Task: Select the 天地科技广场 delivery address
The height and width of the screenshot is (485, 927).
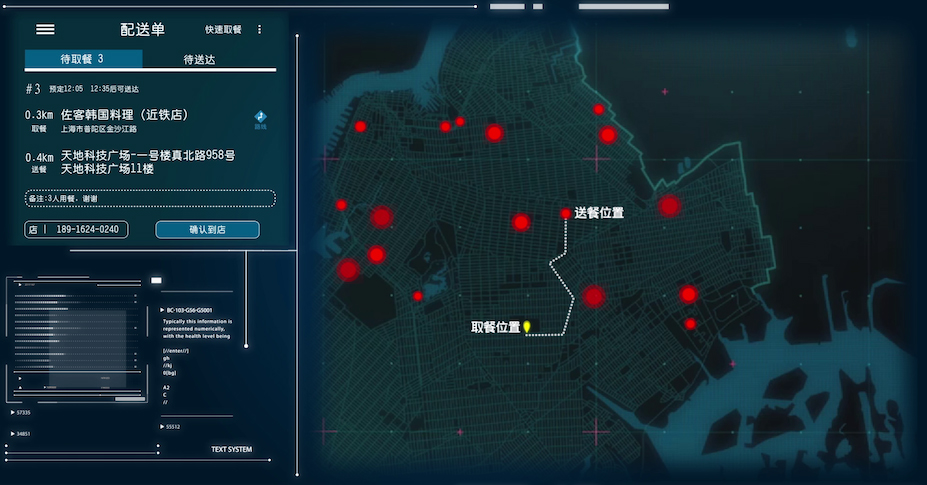Action: coord(148,162)
